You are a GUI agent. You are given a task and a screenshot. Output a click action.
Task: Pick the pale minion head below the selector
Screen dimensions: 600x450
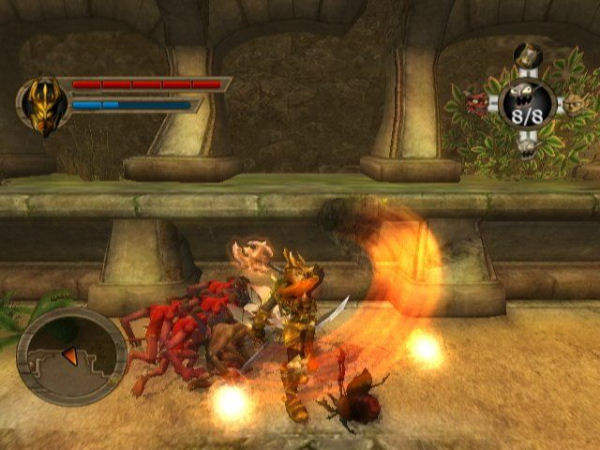pos(527,147)
